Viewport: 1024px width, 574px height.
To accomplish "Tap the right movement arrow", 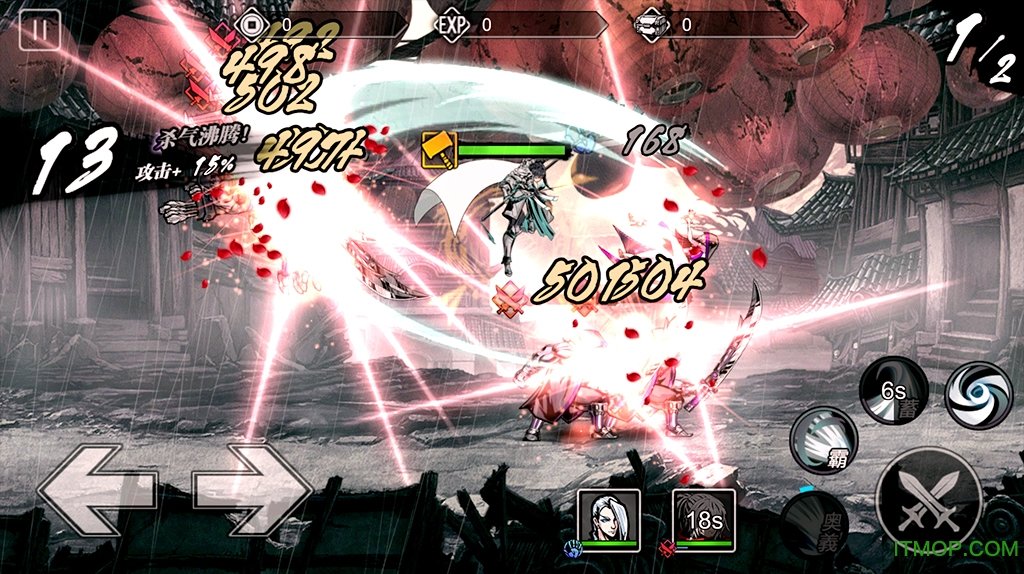I will coord(253,490).
